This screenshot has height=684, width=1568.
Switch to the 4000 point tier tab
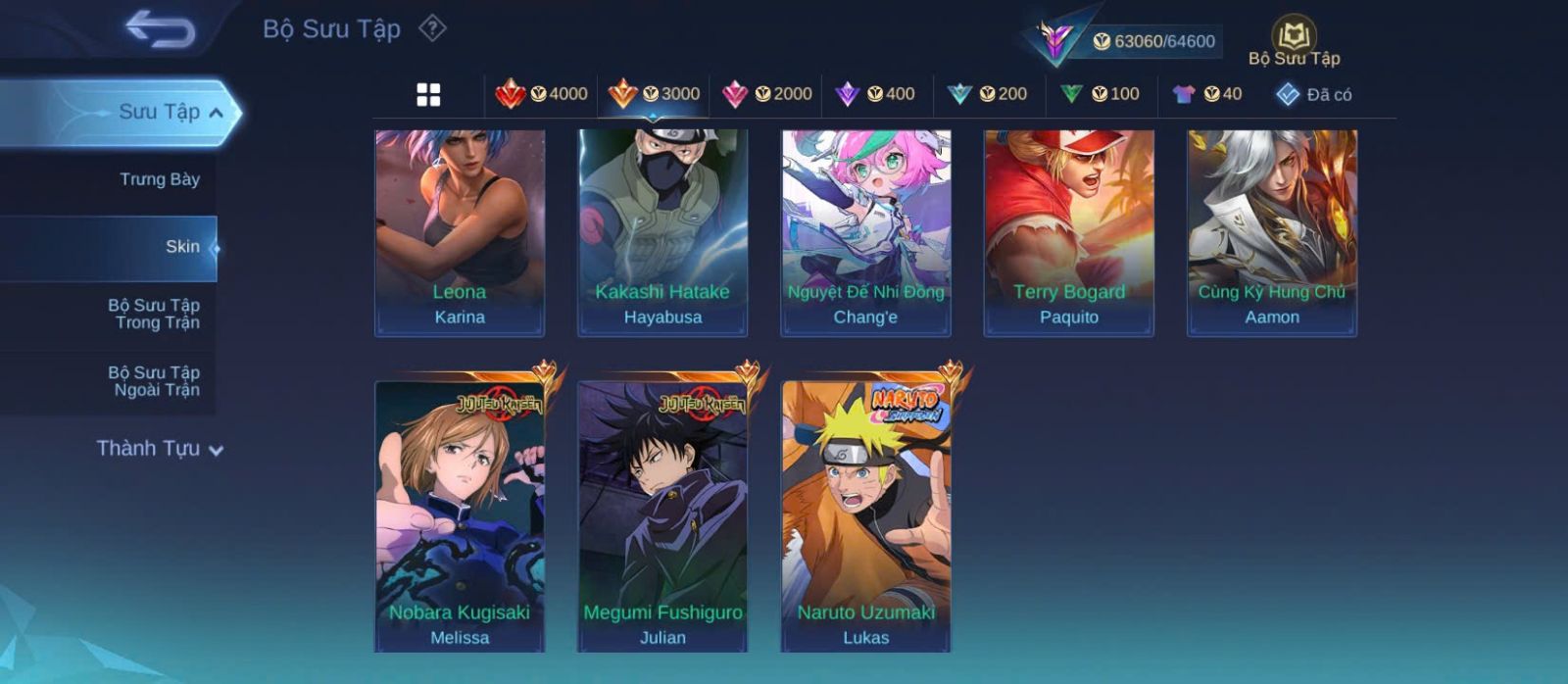click(x=541, y=94)
